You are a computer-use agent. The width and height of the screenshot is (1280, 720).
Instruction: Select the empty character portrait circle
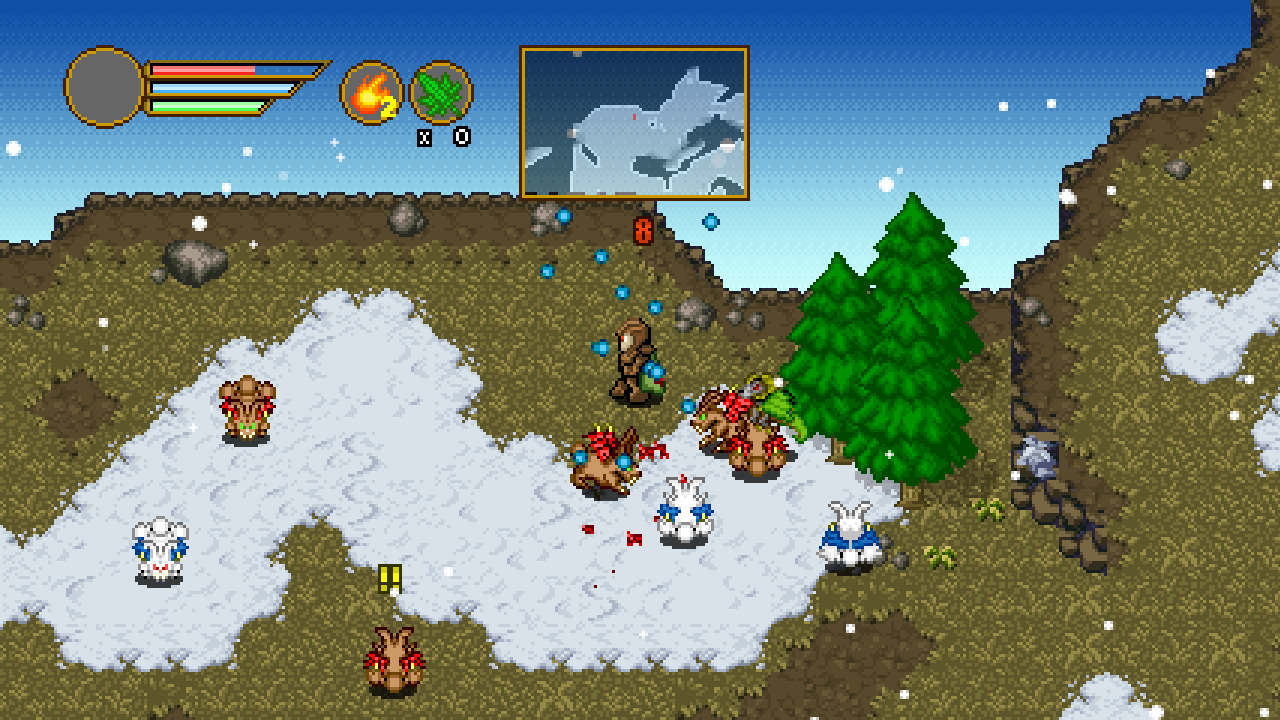point(105,87)
